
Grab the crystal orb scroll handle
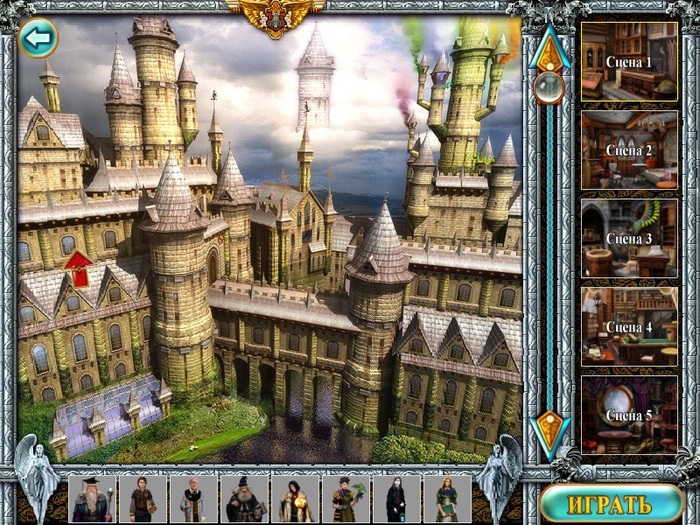[x=549, y=88]
